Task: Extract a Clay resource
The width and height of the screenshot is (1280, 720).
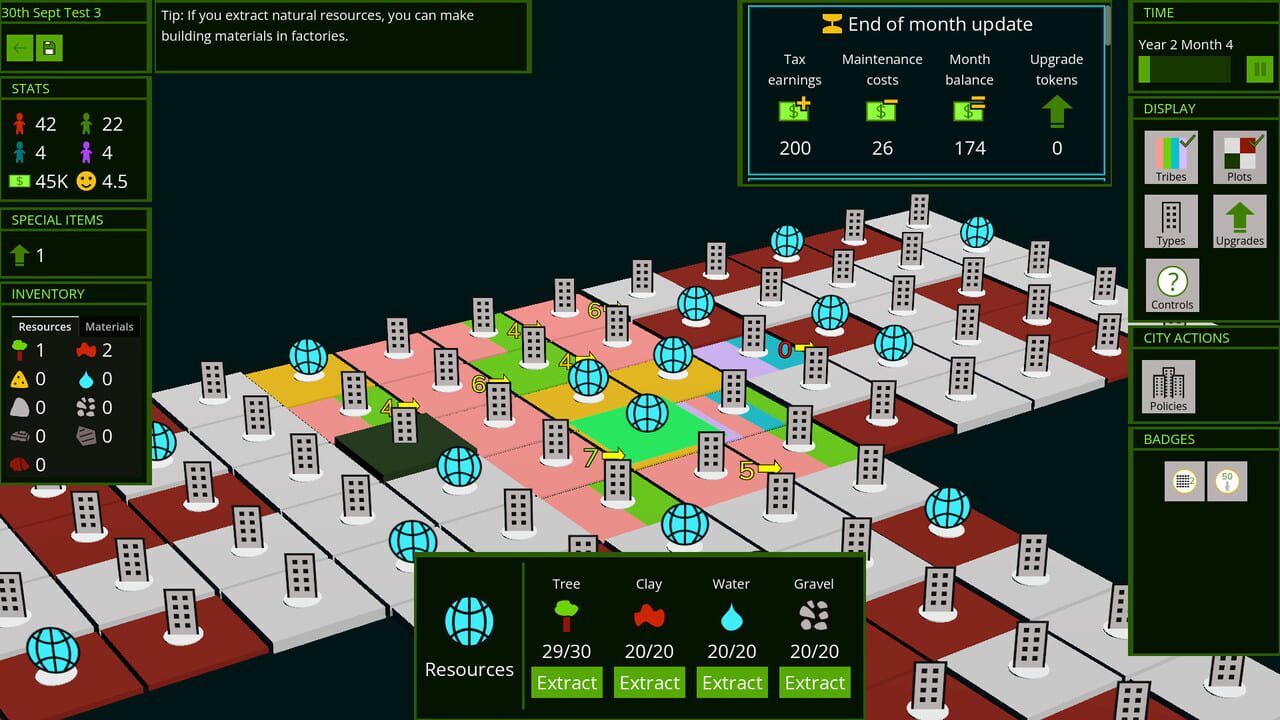Action: pos(649,682)
